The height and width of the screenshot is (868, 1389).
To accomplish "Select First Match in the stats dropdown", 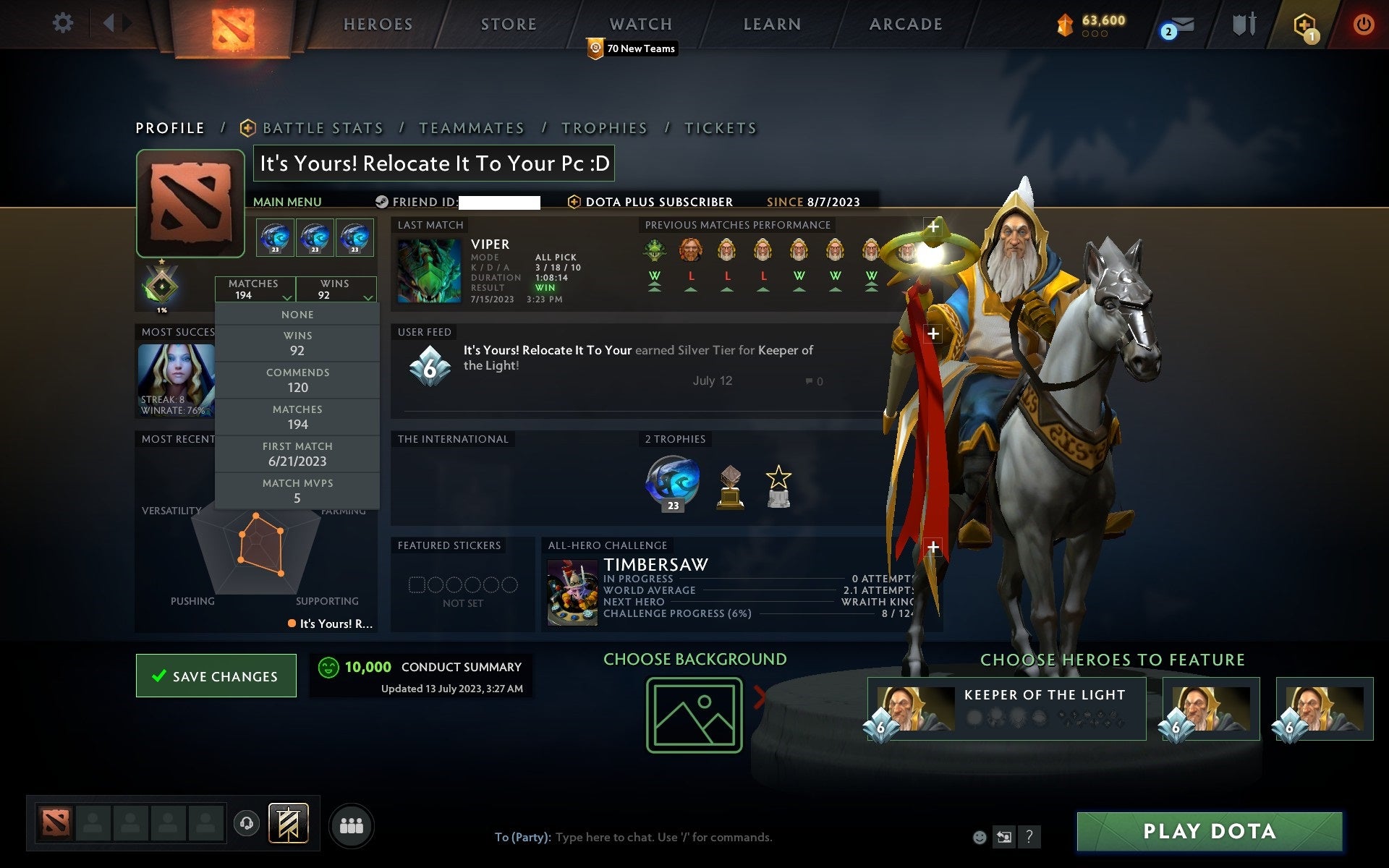I will [x=298, y=454].
